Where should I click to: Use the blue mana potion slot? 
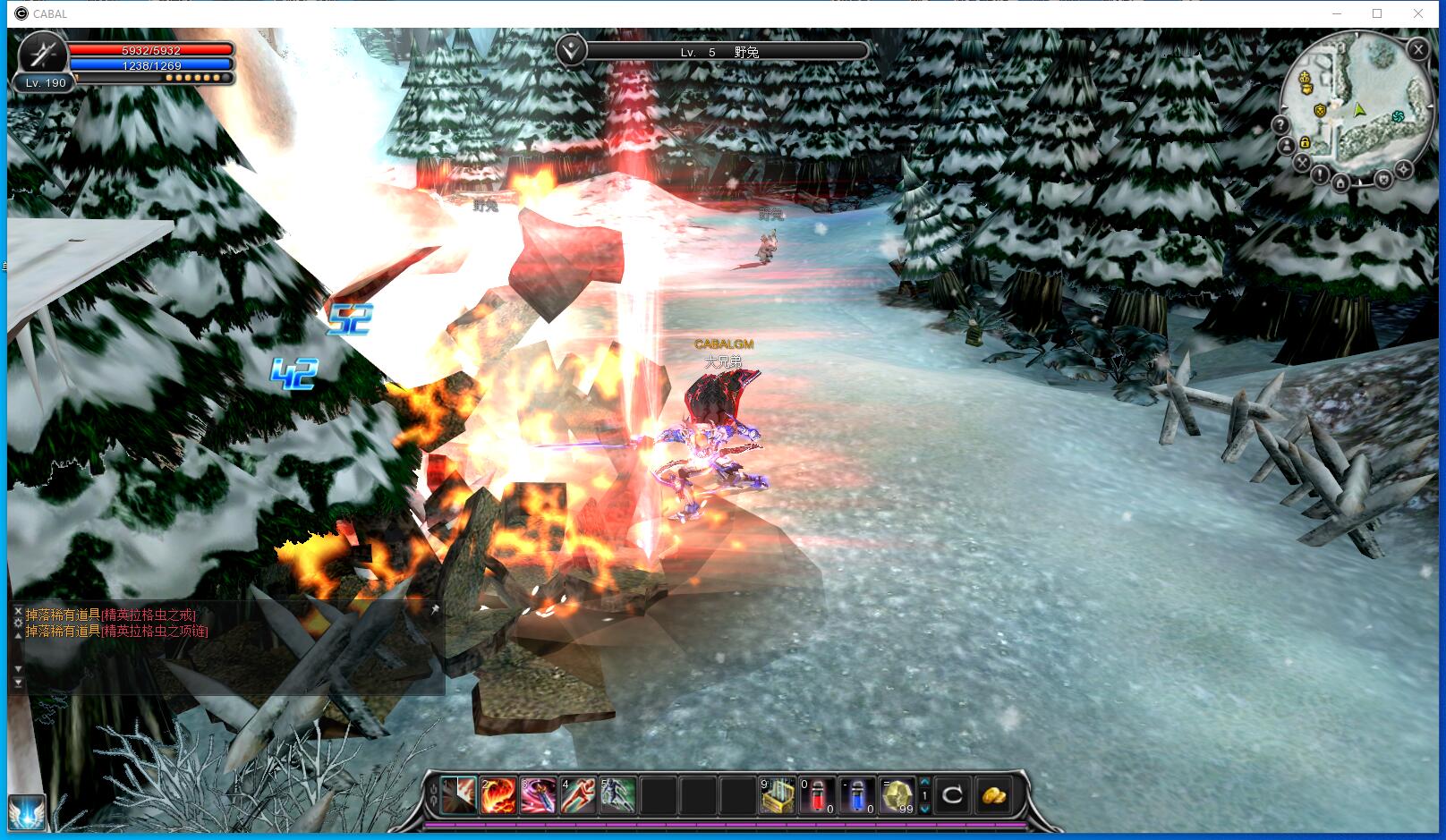click(857, 795)
